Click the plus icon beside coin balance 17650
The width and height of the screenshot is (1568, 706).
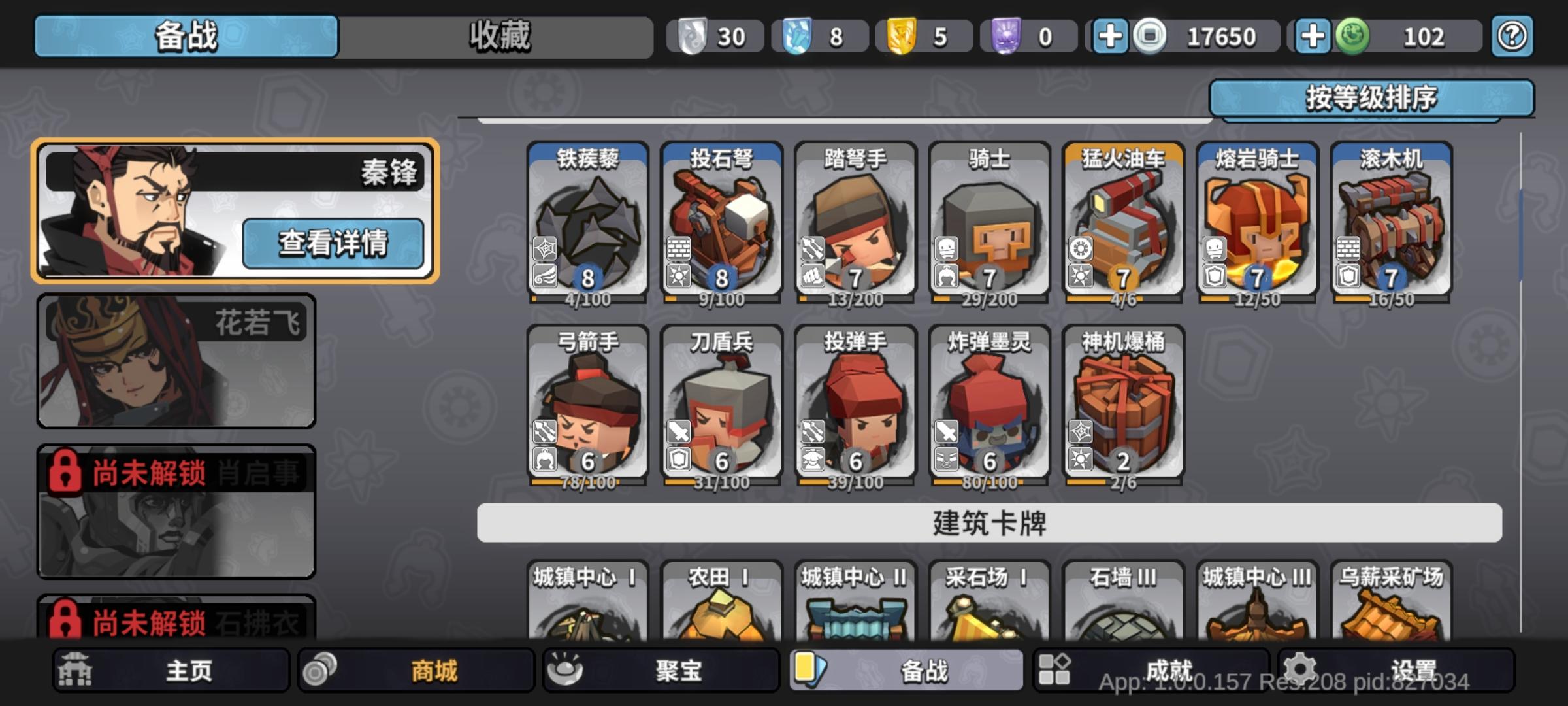pyautogui.click(x=1109, y=36)
